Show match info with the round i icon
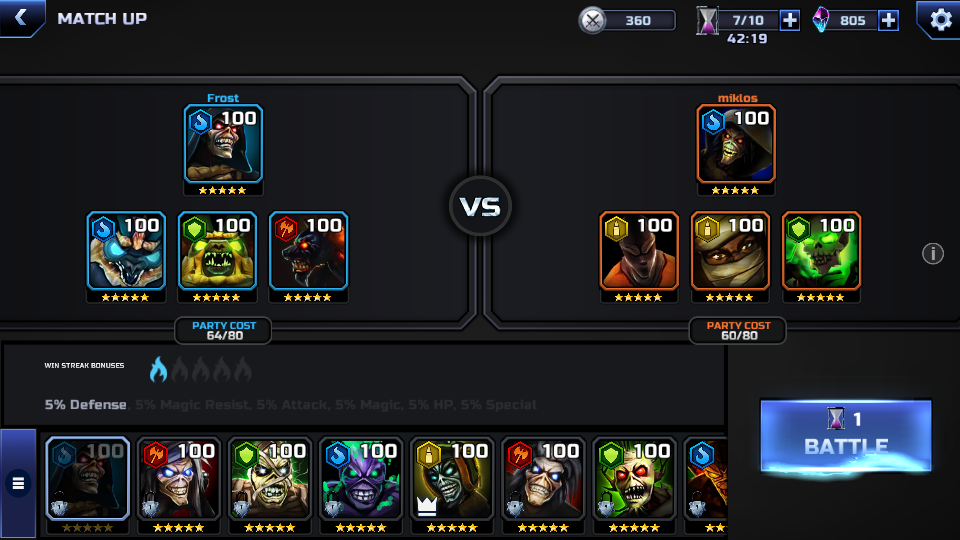The image size is (960, 540). point(933,254)
